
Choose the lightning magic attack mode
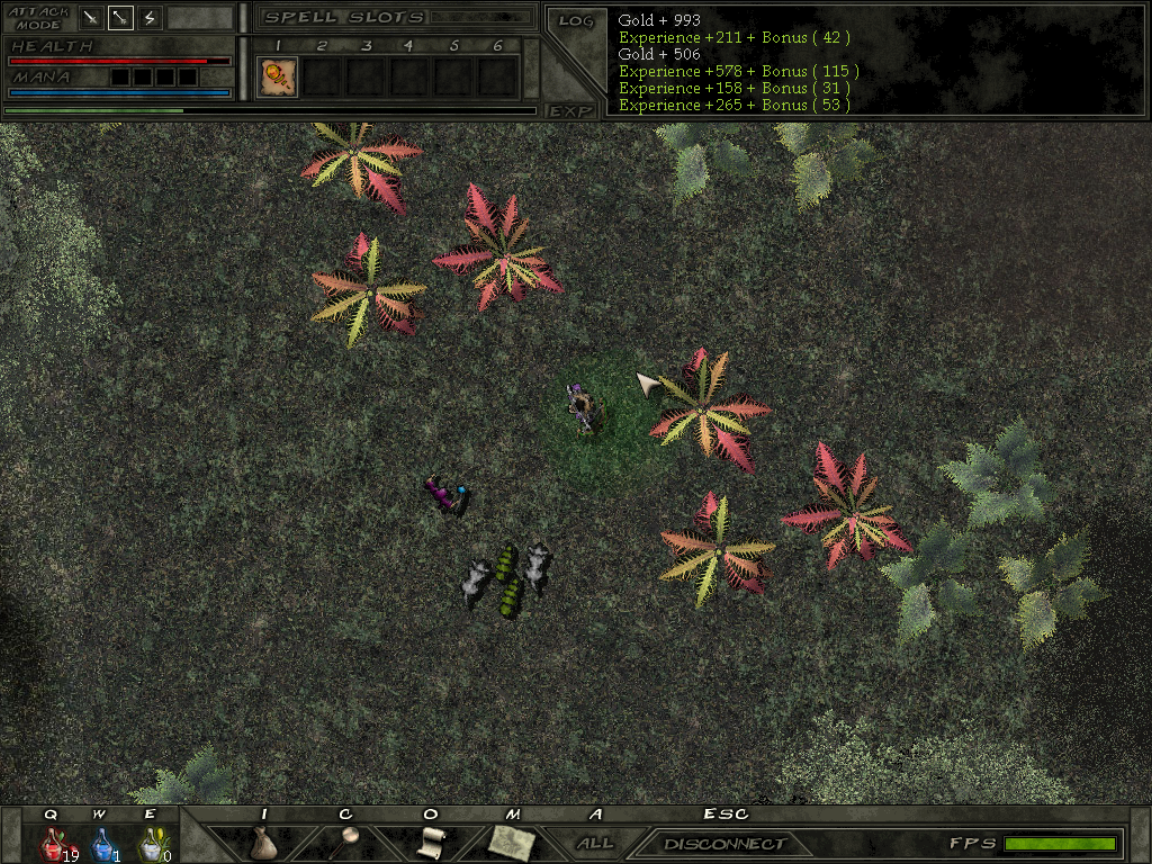pyautogui.click(x=150, y=18)
